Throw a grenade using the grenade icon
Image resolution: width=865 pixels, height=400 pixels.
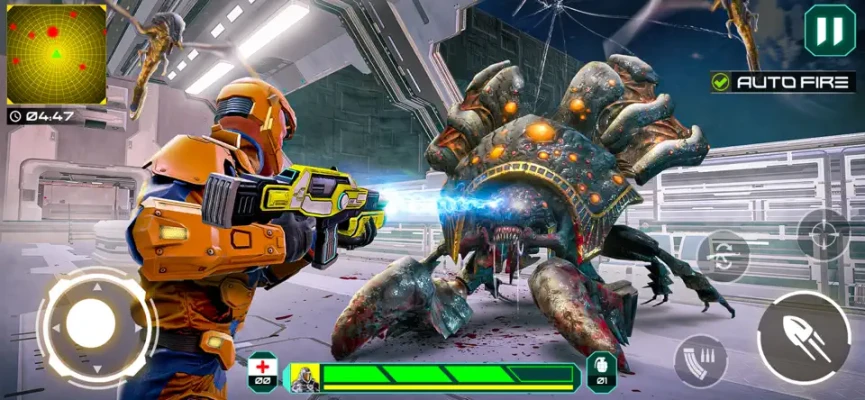point(600,370)
